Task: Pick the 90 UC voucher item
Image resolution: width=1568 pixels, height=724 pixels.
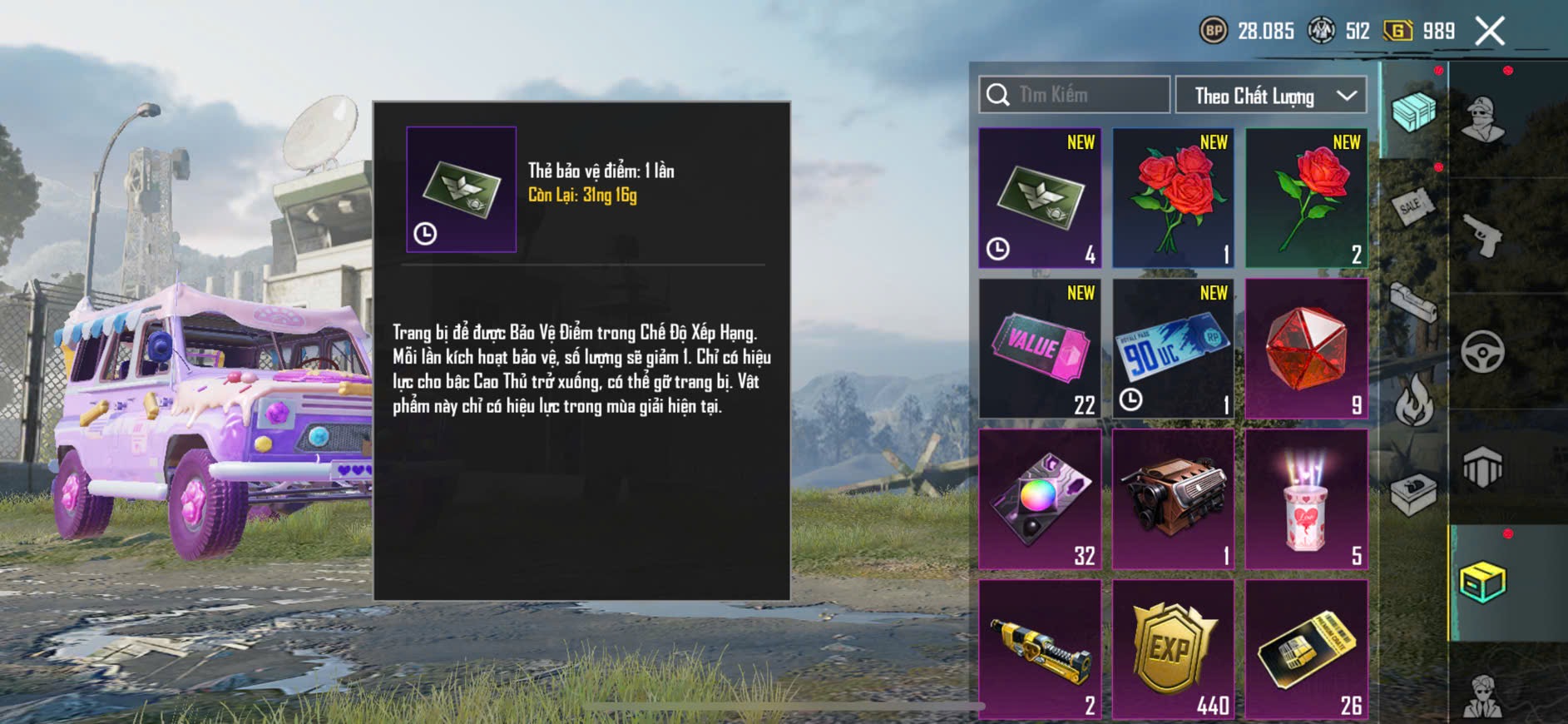Action: pyautogui.click(x=1173, y=349)
